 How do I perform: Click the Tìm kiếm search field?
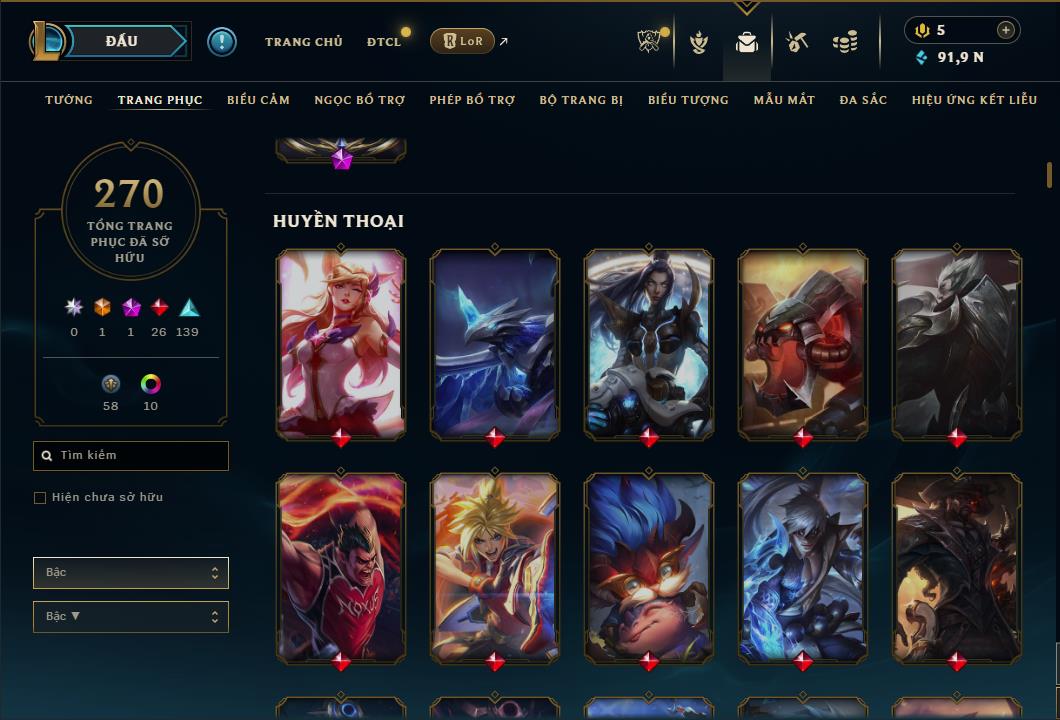click(131, 456)
